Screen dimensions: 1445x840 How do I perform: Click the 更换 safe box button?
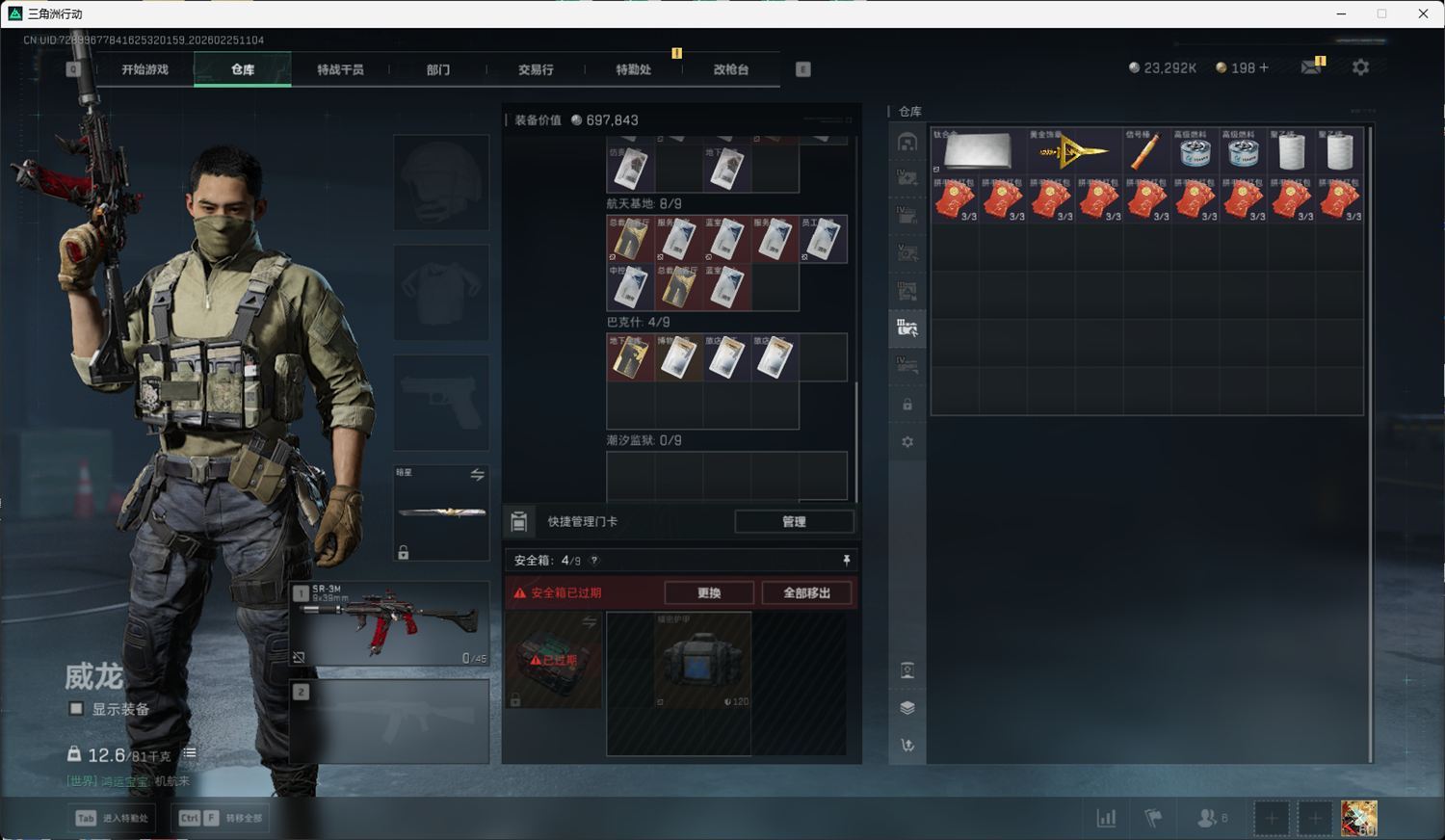tap(709, 592)
